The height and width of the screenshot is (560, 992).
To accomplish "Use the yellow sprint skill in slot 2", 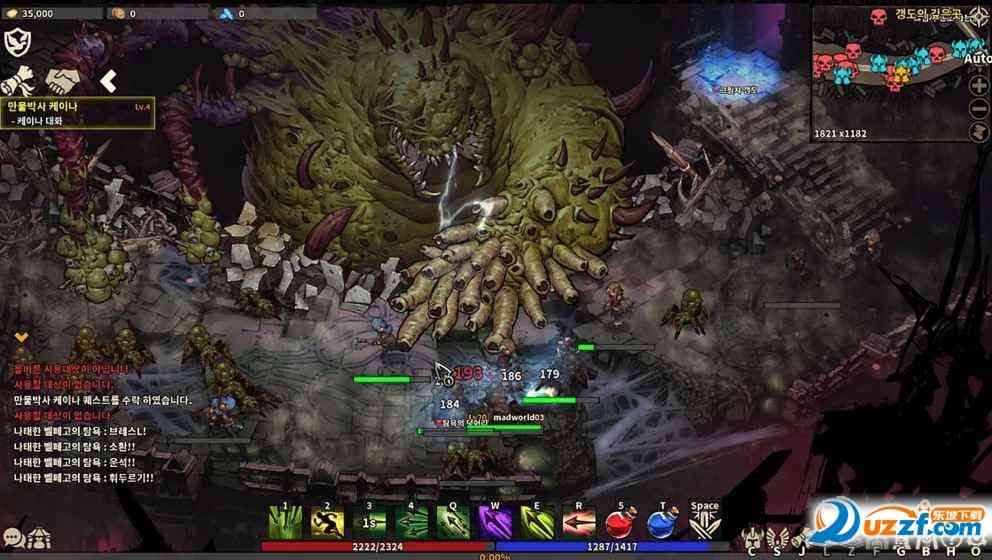I will click(x=327, y=521).
